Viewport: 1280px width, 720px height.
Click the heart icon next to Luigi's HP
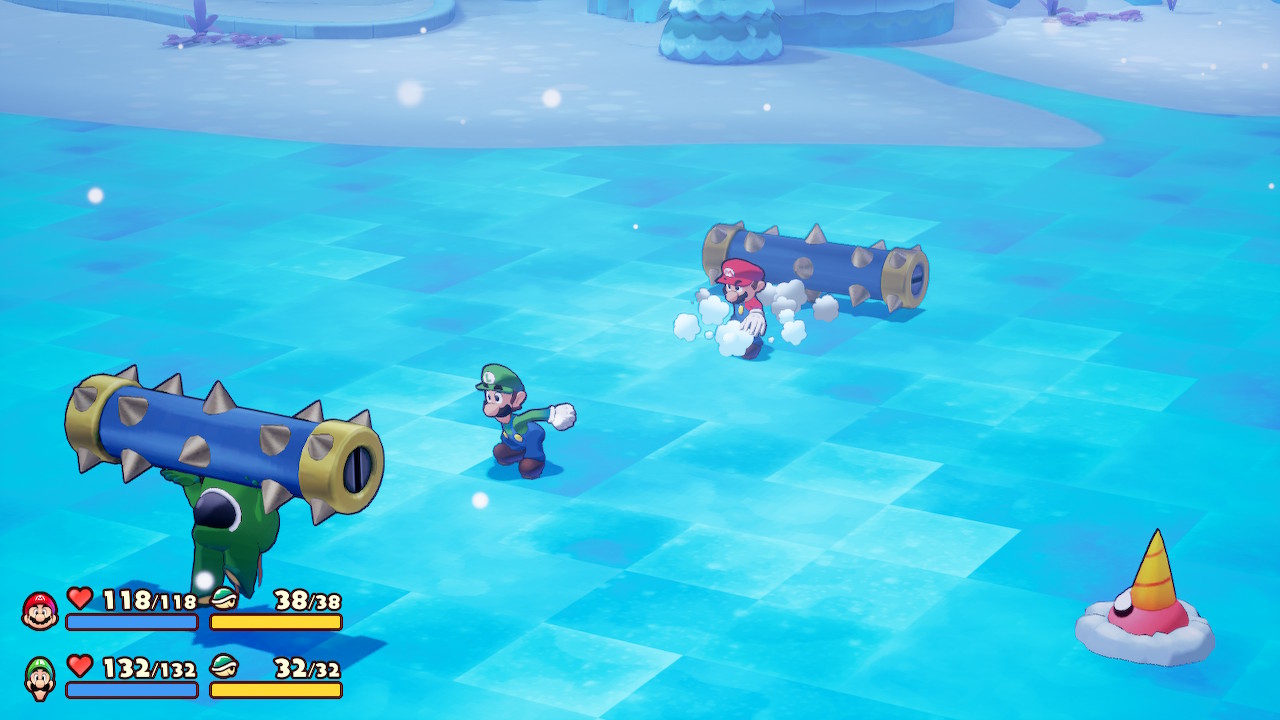pyautogui.click(x=78, y=663)
